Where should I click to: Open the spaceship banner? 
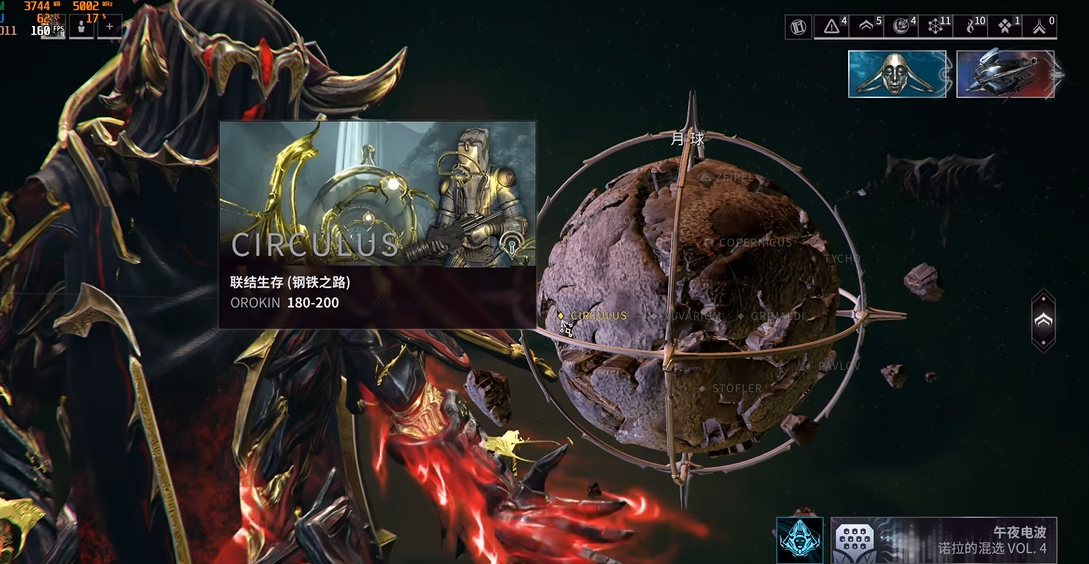pyautogui.click(x=1005, y=74)
